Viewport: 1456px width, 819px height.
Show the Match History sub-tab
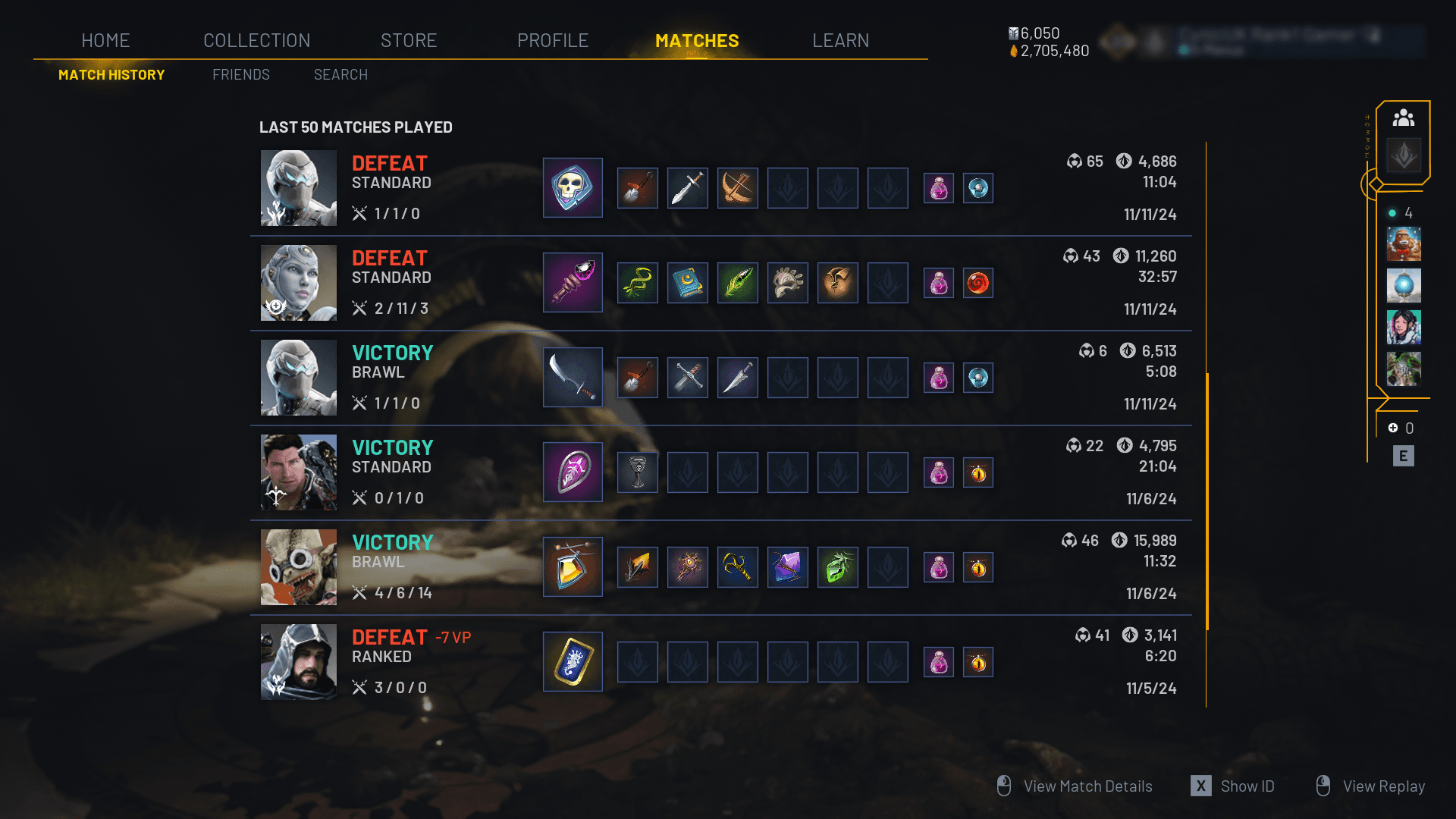point(111,74)
